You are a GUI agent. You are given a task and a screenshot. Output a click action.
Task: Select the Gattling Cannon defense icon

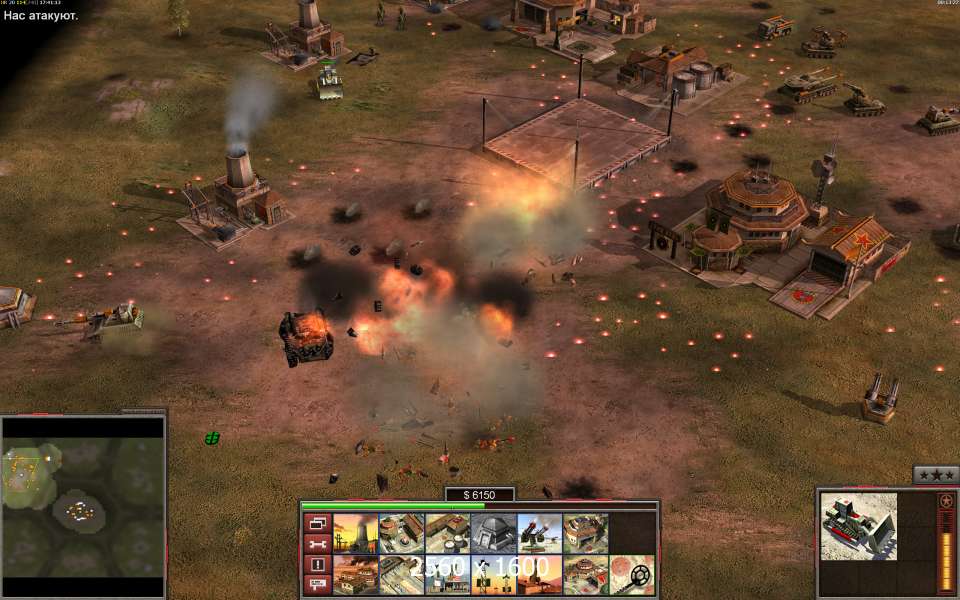click(x=539, y=533)
